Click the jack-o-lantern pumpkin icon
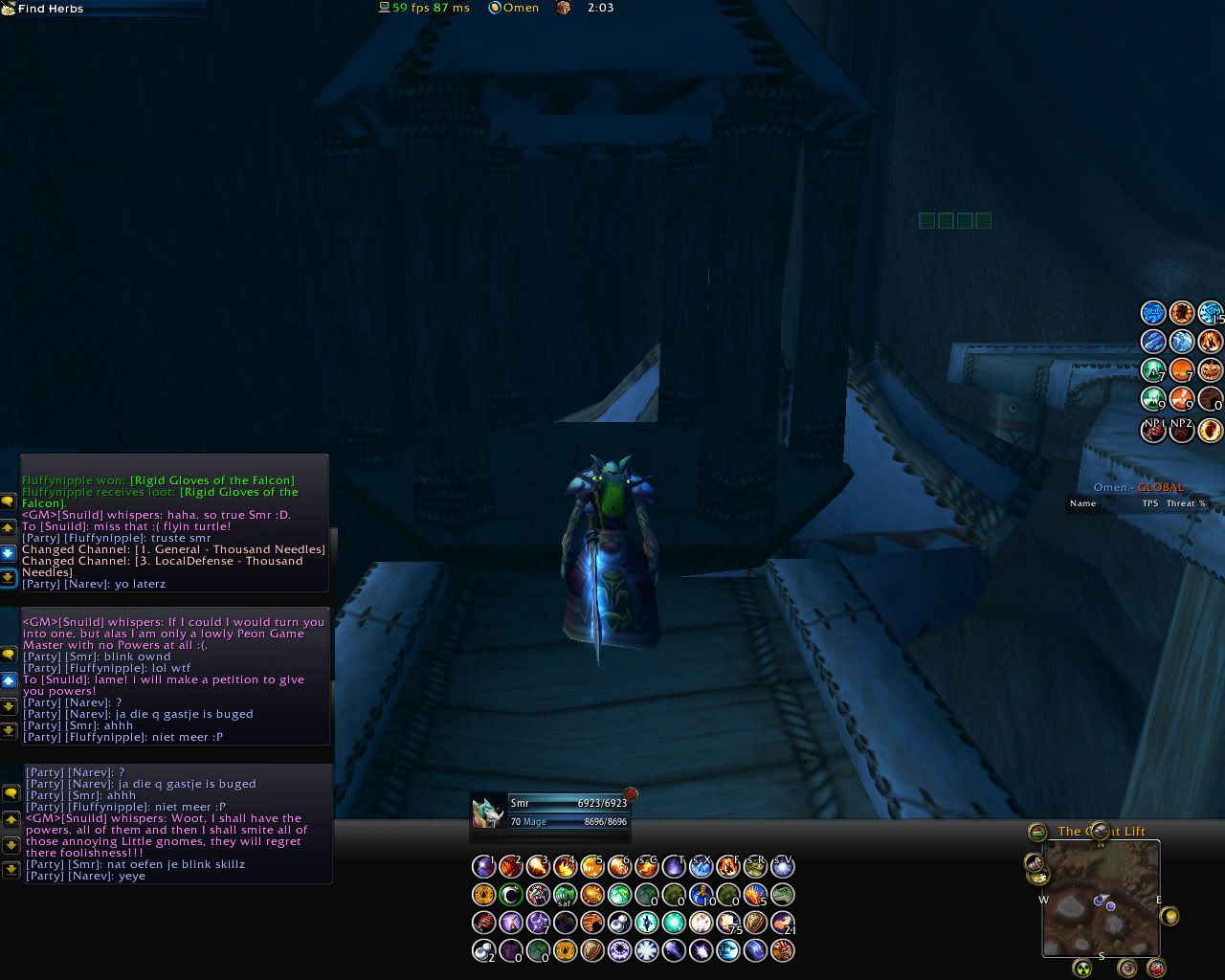This screenshot has height=980, width=1225. pyautogui.click(x=1211, y=369)
